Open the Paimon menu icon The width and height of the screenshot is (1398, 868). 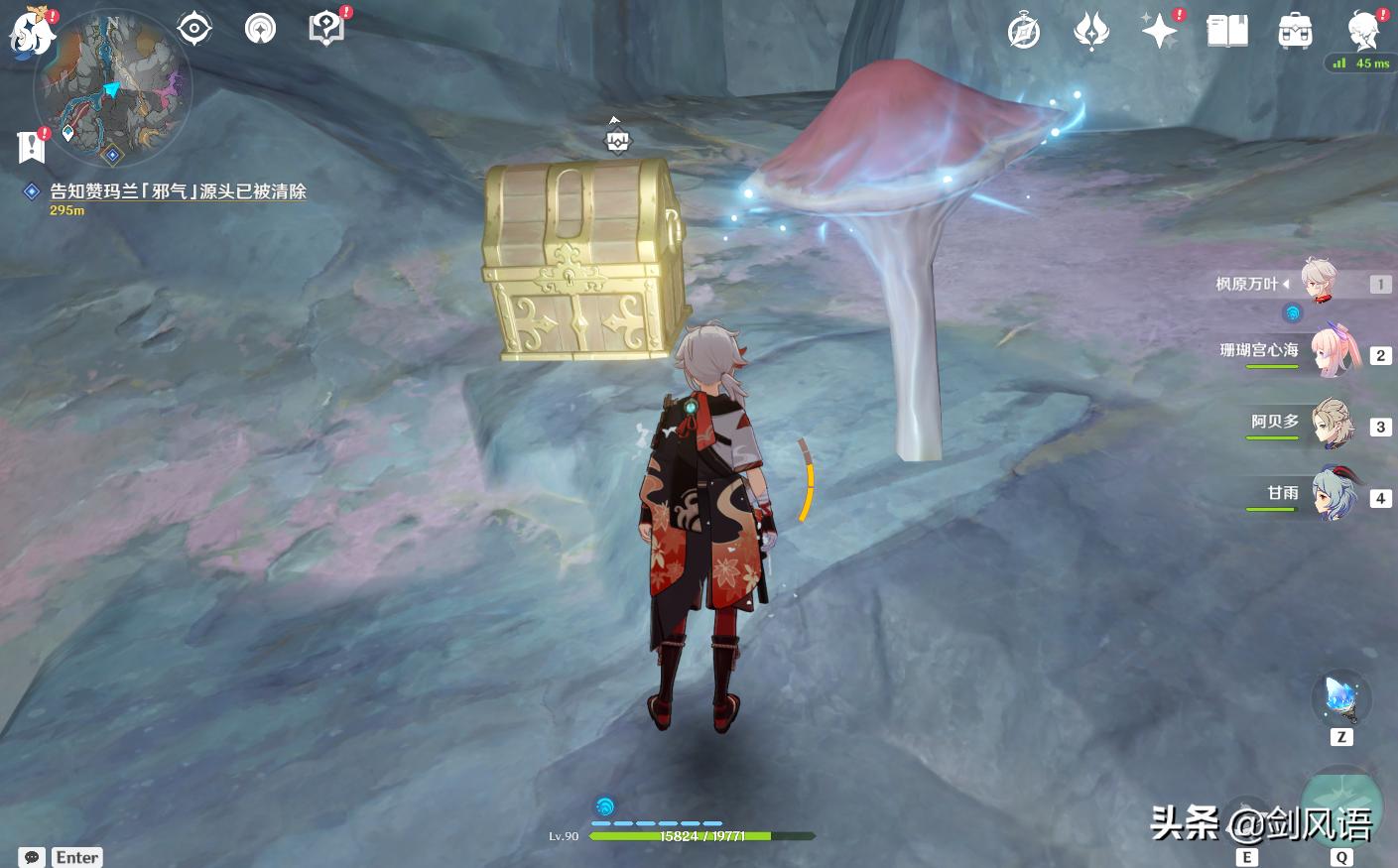(x=30, y=35)
